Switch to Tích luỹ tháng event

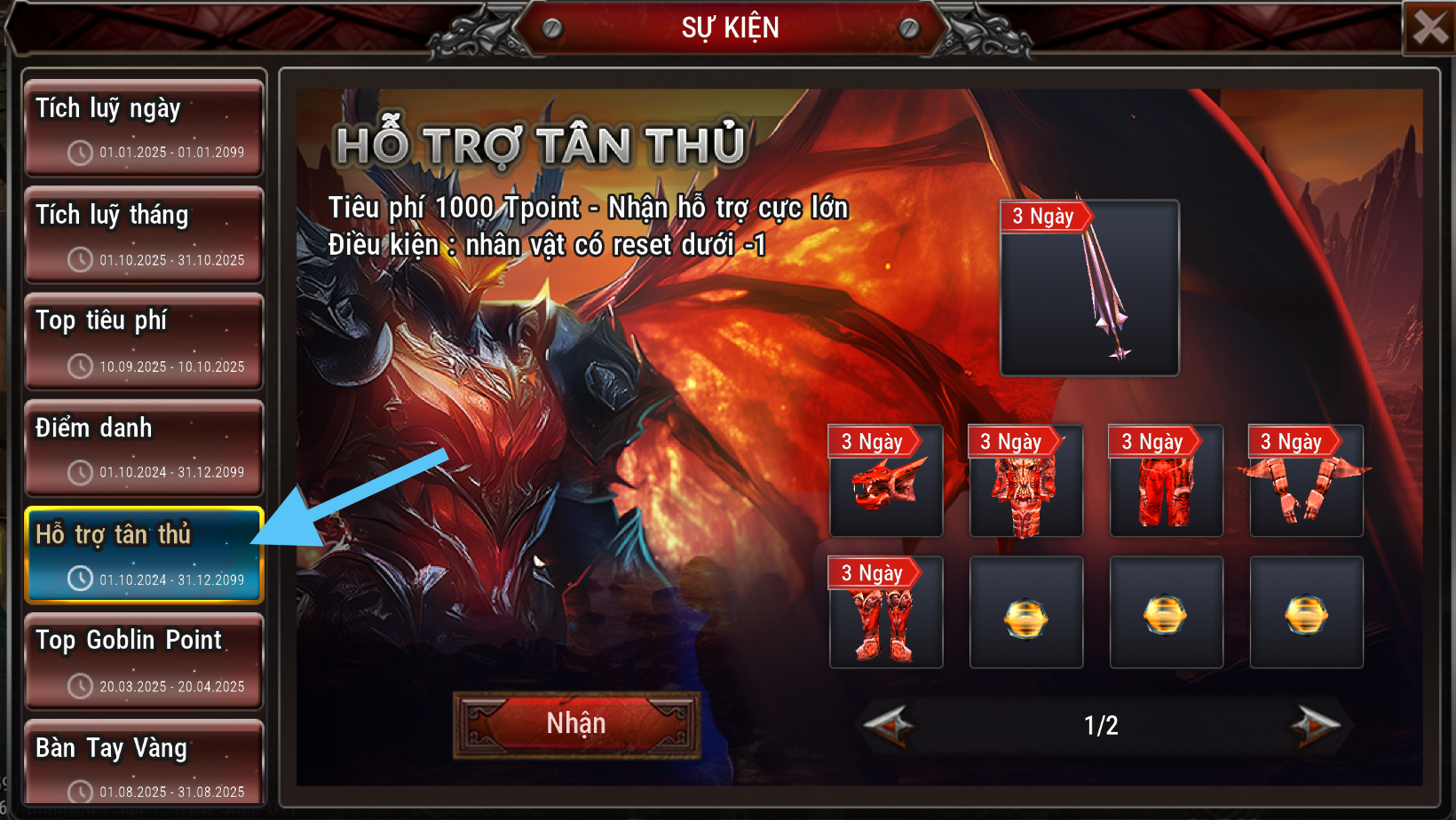(x=144, y=235)
